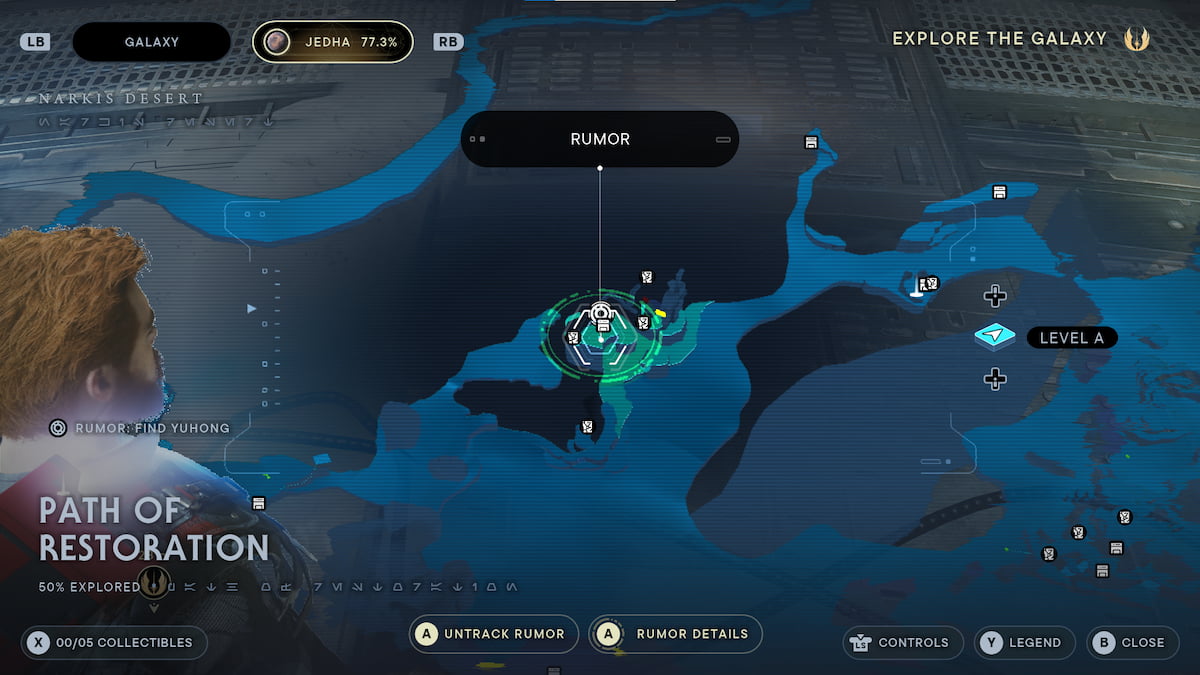The width and height of the screenshot is (1200, 675).
Task: Click the Rumor marker tooltip label
Action: pos(600,139)
